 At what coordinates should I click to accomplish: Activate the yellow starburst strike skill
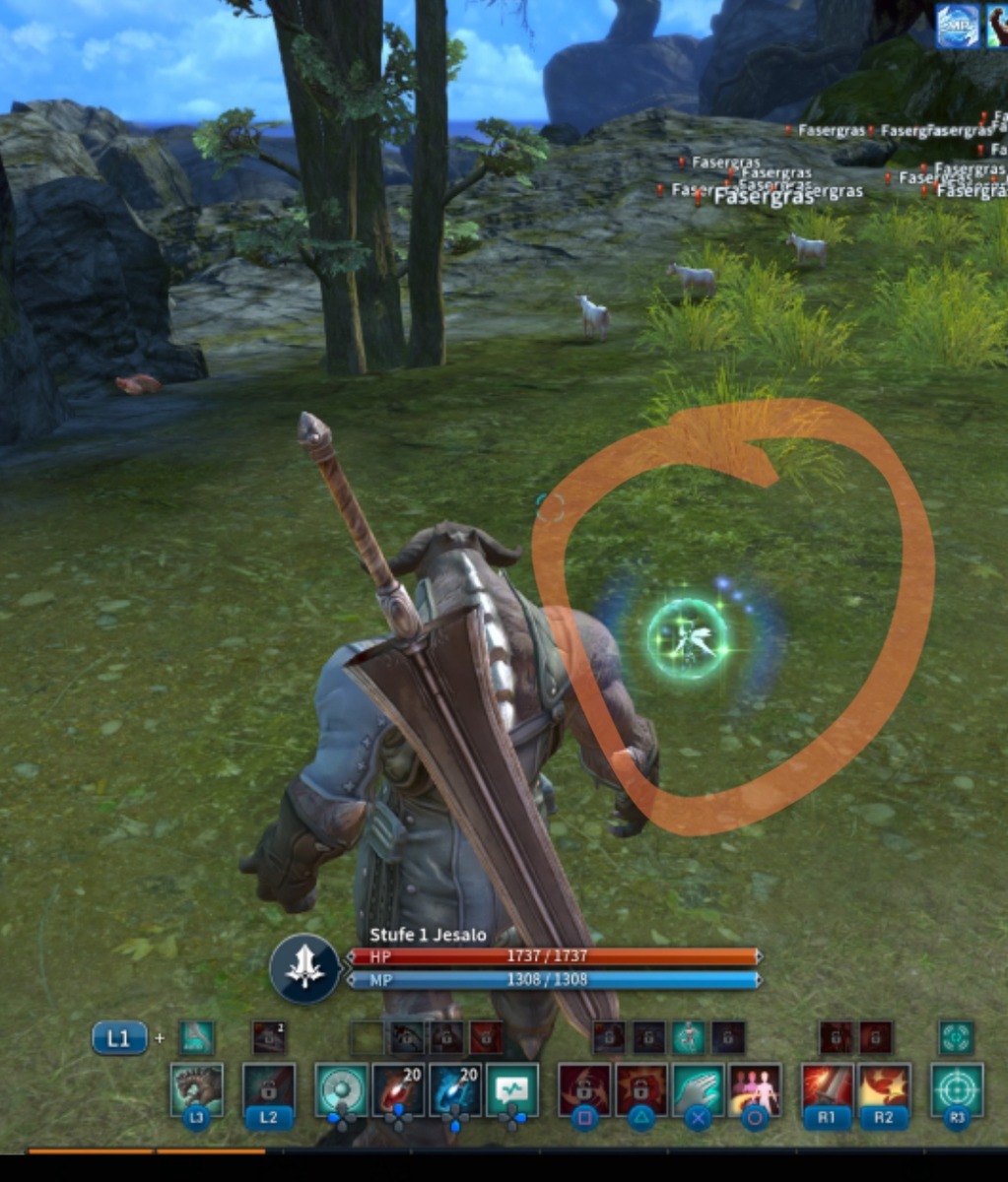coord(883,1087)
